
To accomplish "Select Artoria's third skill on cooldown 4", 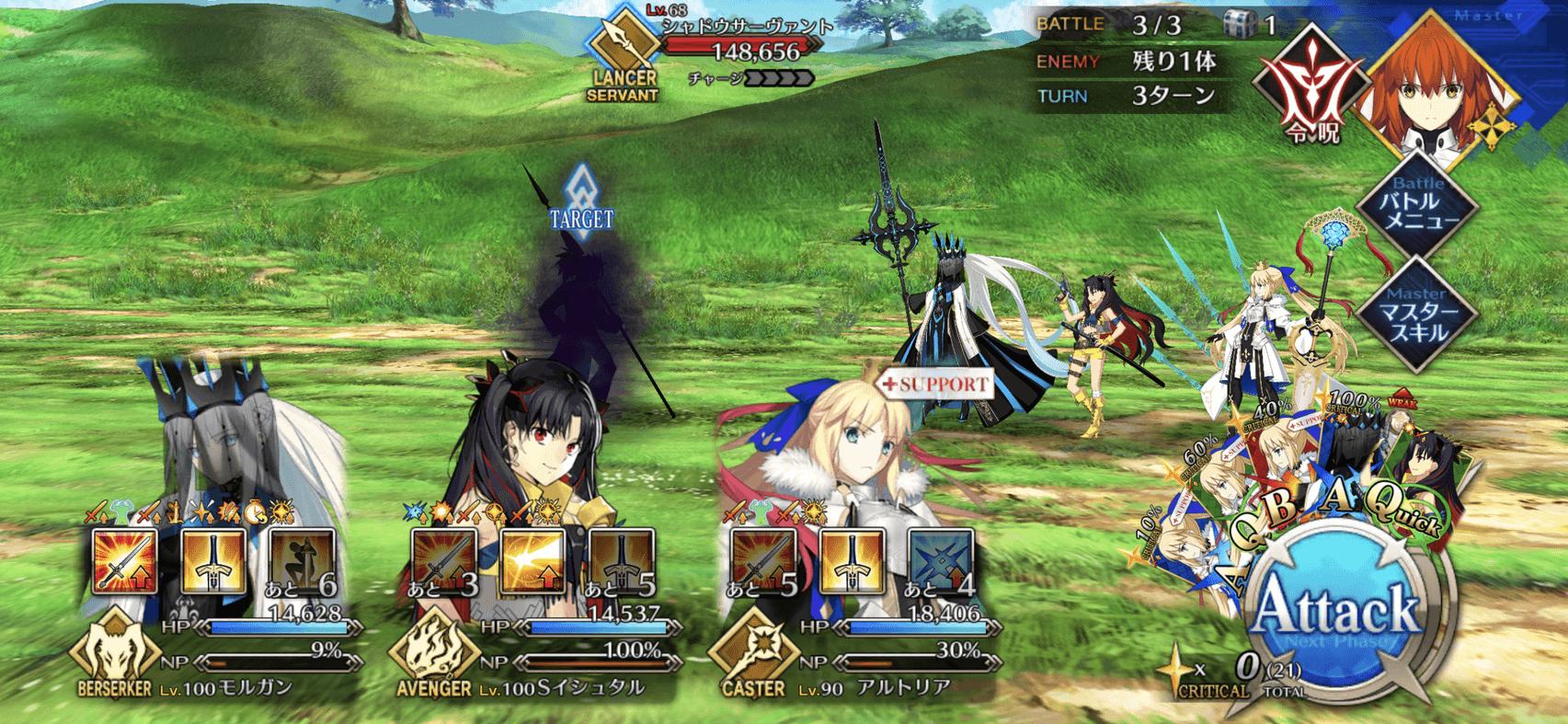I will point(940,560).
